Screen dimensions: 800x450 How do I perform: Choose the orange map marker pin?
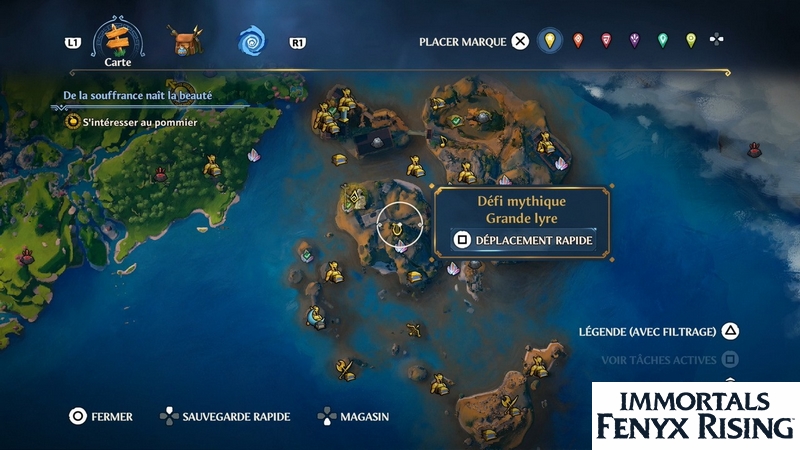577,41
